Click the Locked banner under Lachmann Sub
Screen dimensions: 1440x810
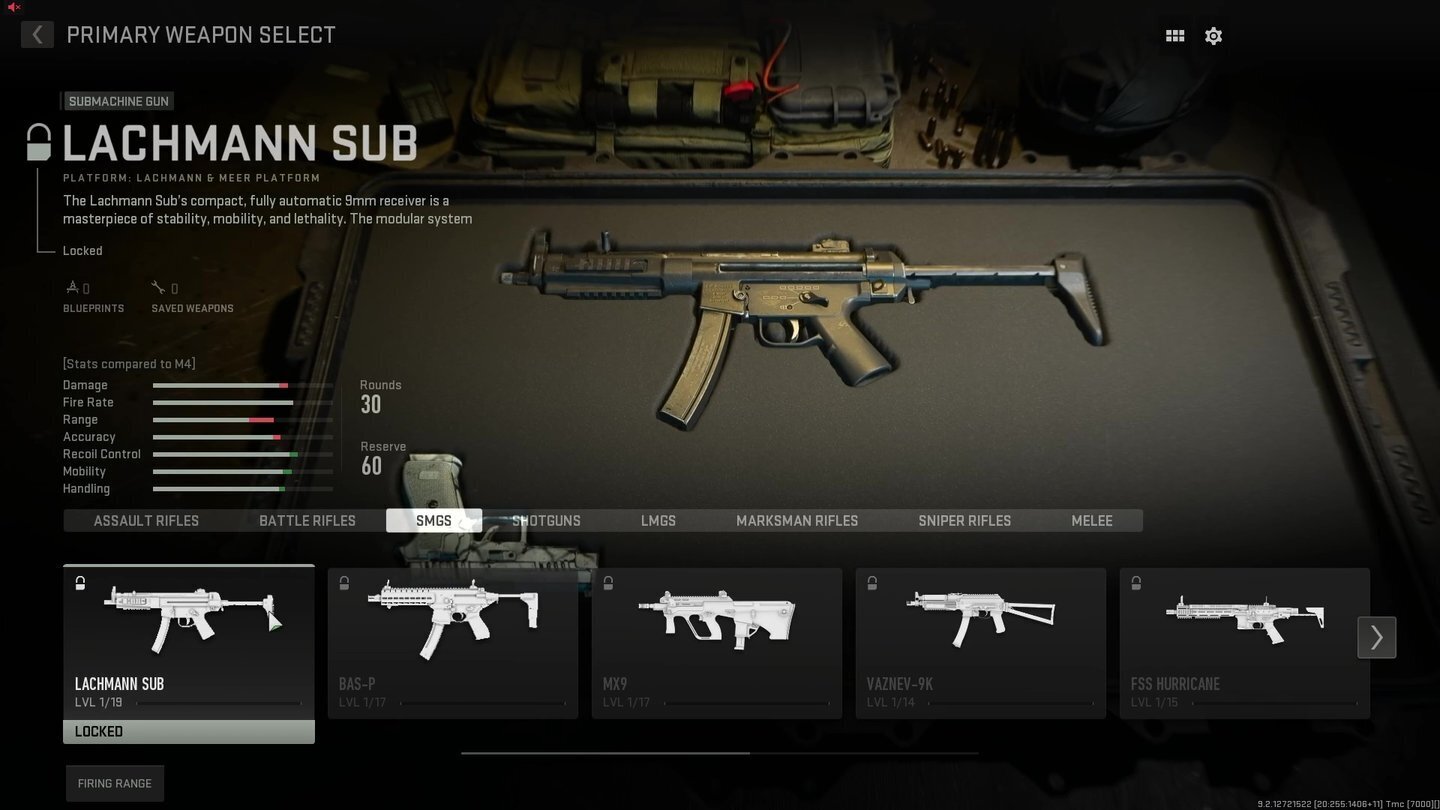(188, 731)
